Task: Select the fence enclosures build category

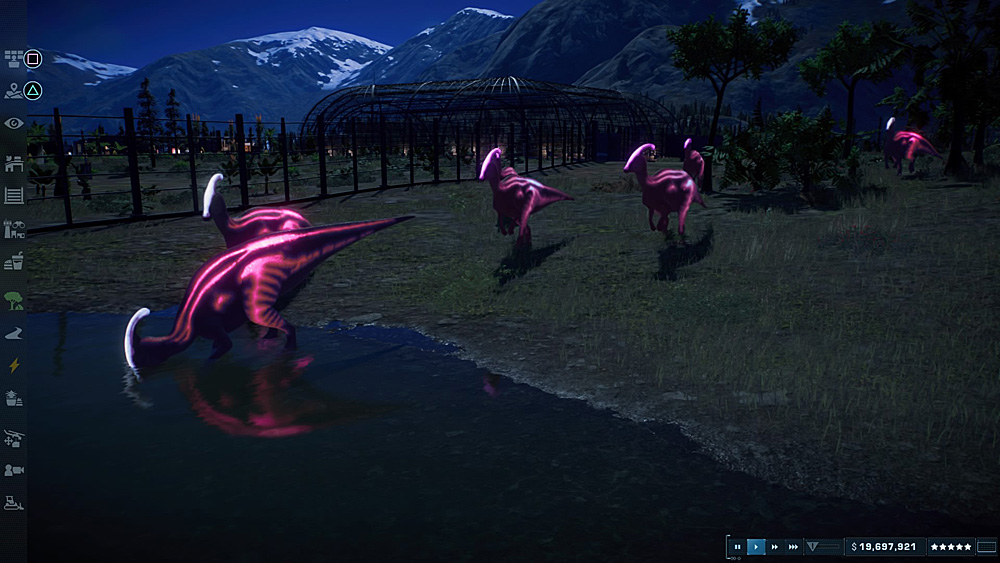Action: coord(14,195)
